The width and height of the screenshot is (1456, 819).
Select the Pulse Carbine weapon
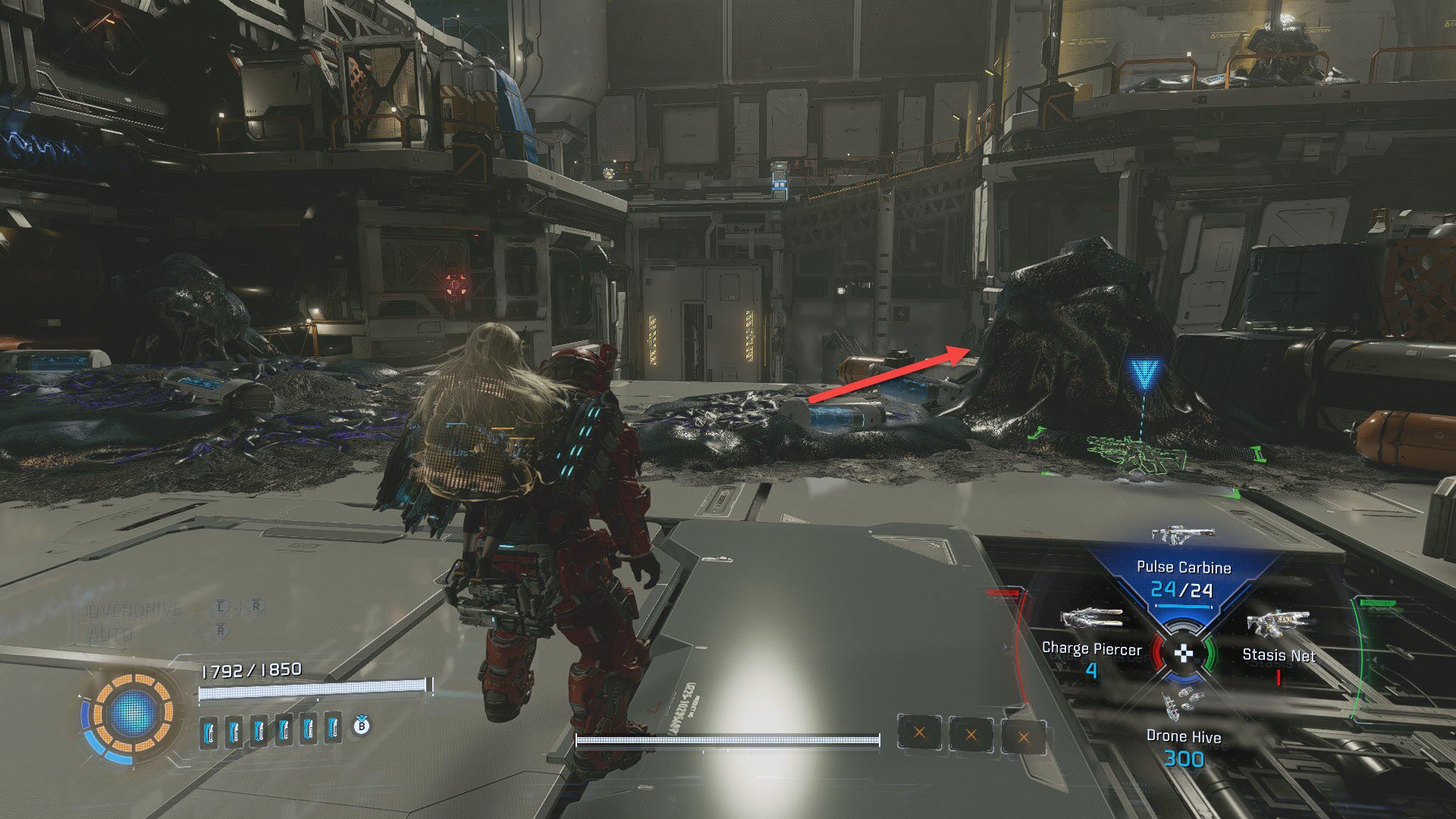point(1183,567)
